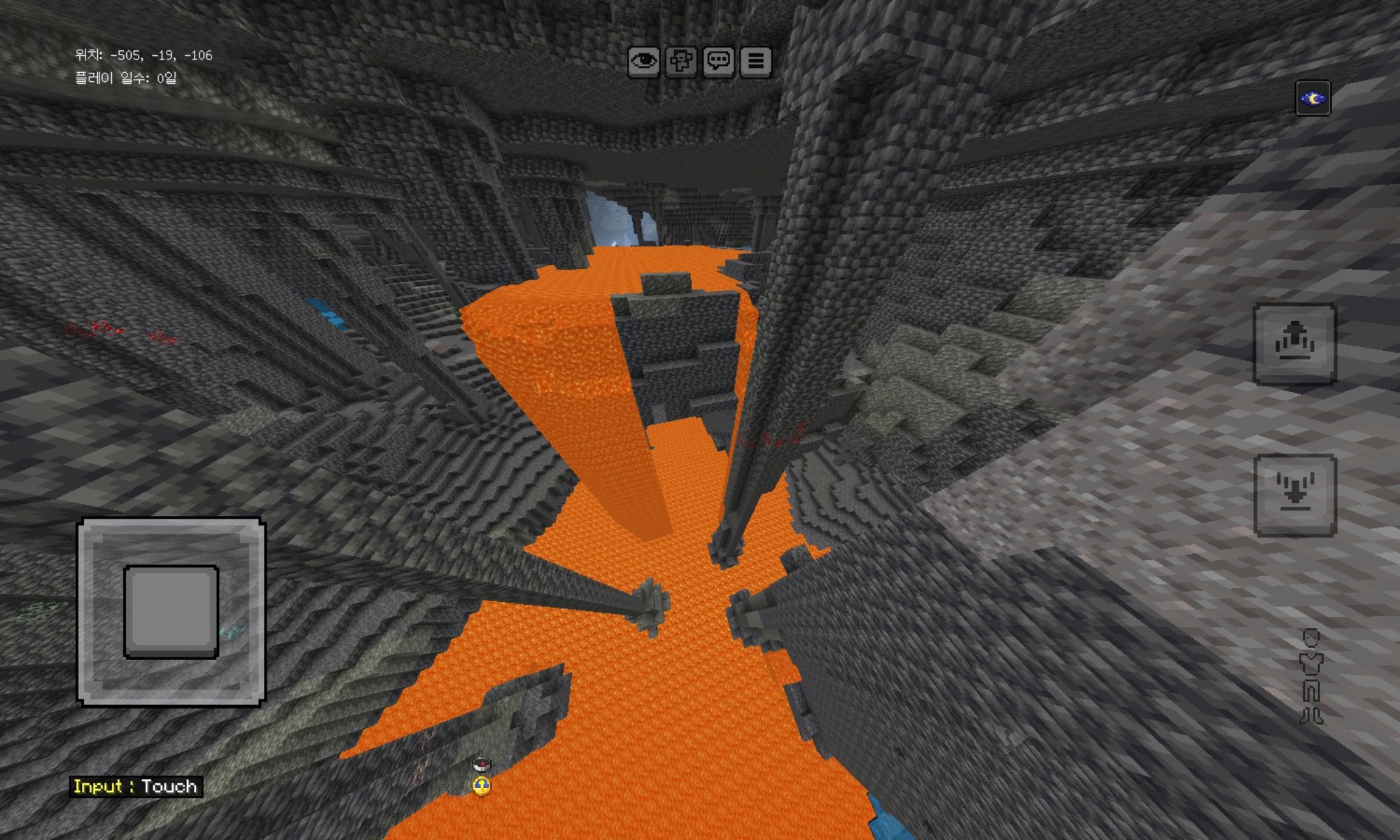Tap the eye-shaped view toggle button
This screenshot has width=1400, height=840.
pos(644,62)
